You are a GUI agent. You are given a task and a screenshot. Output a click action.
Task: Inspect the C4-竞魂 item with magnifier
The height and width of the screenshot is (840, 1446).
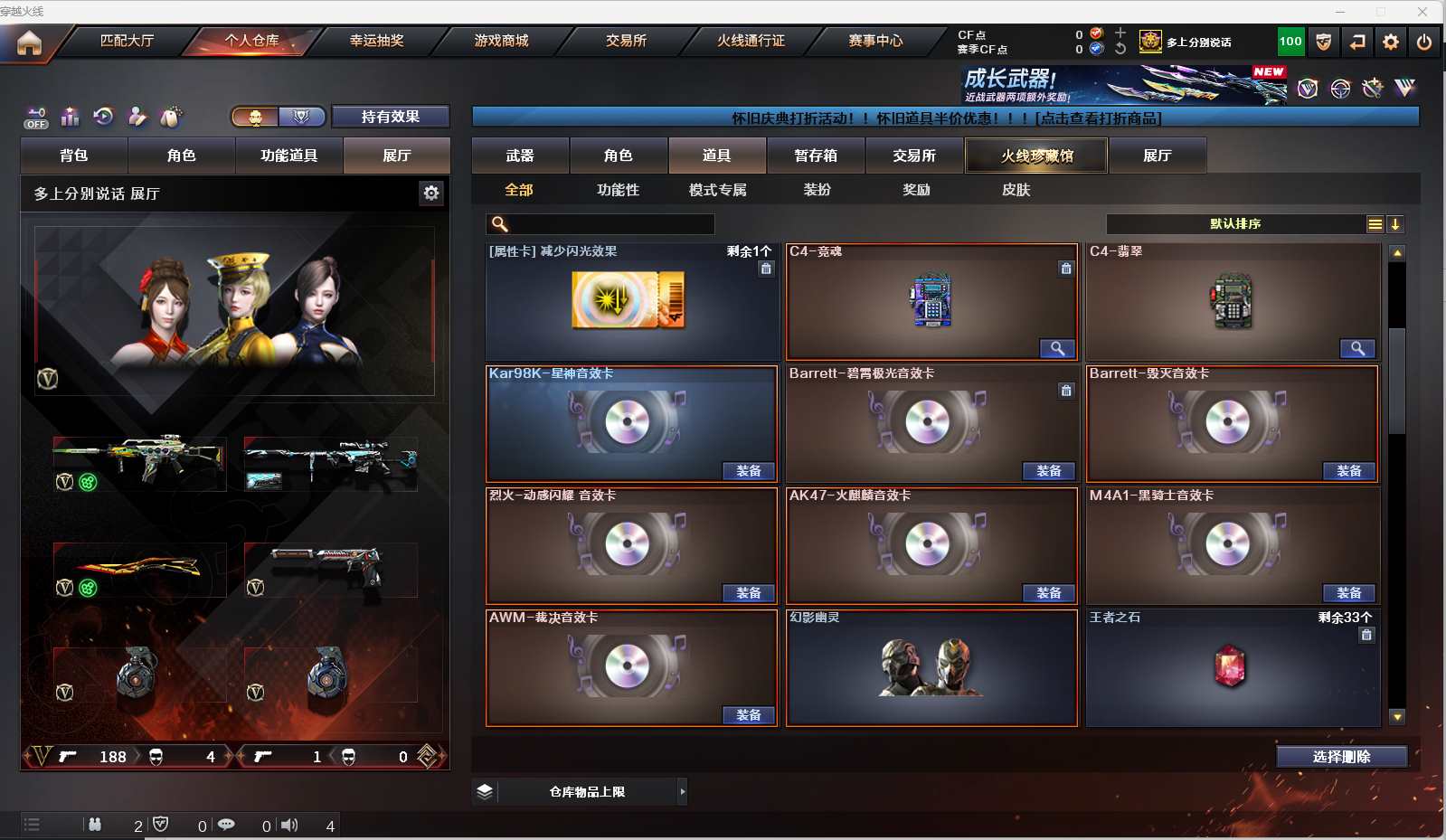click(x=1056, y=349)
